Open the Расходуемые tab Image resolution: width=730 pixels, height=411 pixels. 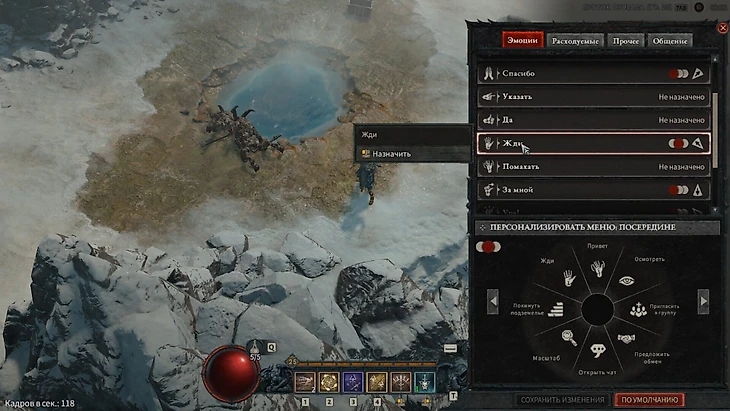coord(577,41)
